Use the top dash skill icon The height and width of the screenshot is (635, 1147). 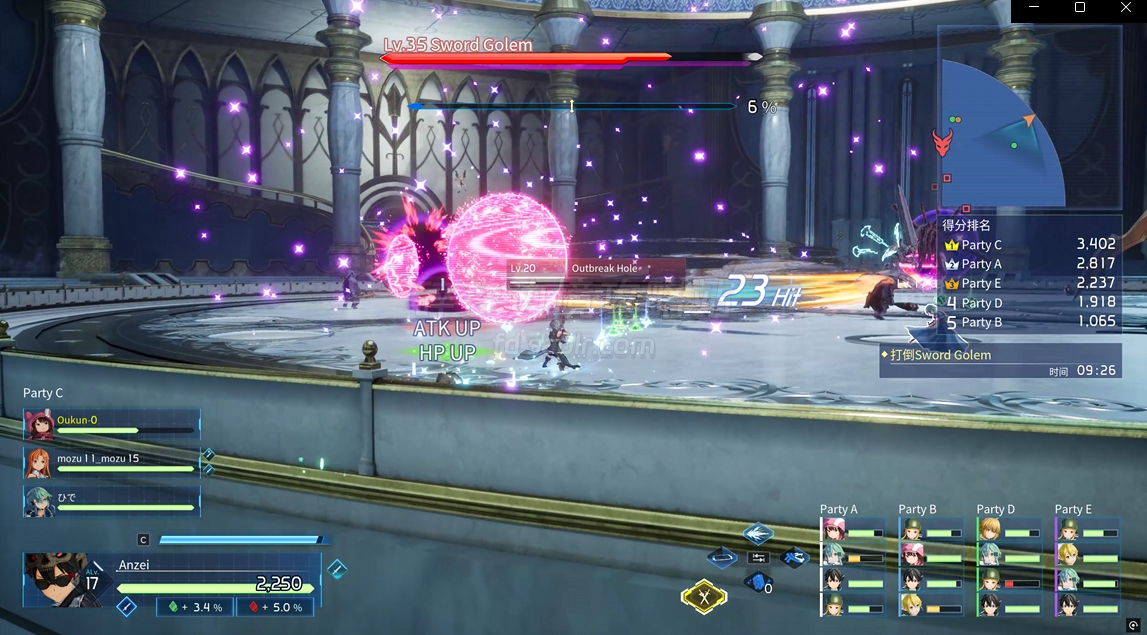pos(758,534)
